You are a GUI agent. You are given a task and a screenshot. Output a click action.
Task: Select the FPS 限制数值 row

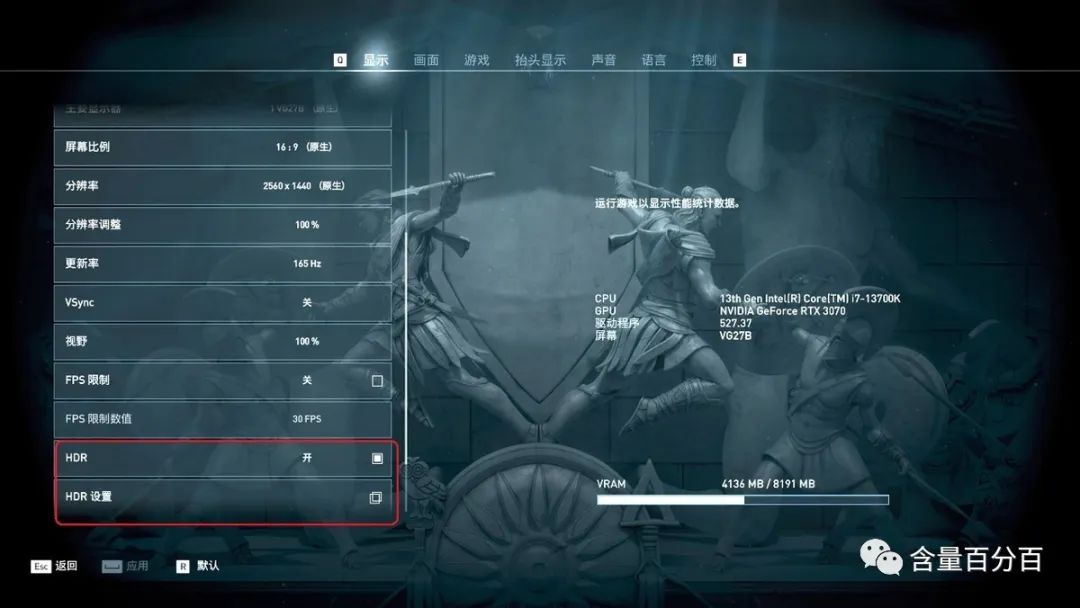(x=222, y=419)
